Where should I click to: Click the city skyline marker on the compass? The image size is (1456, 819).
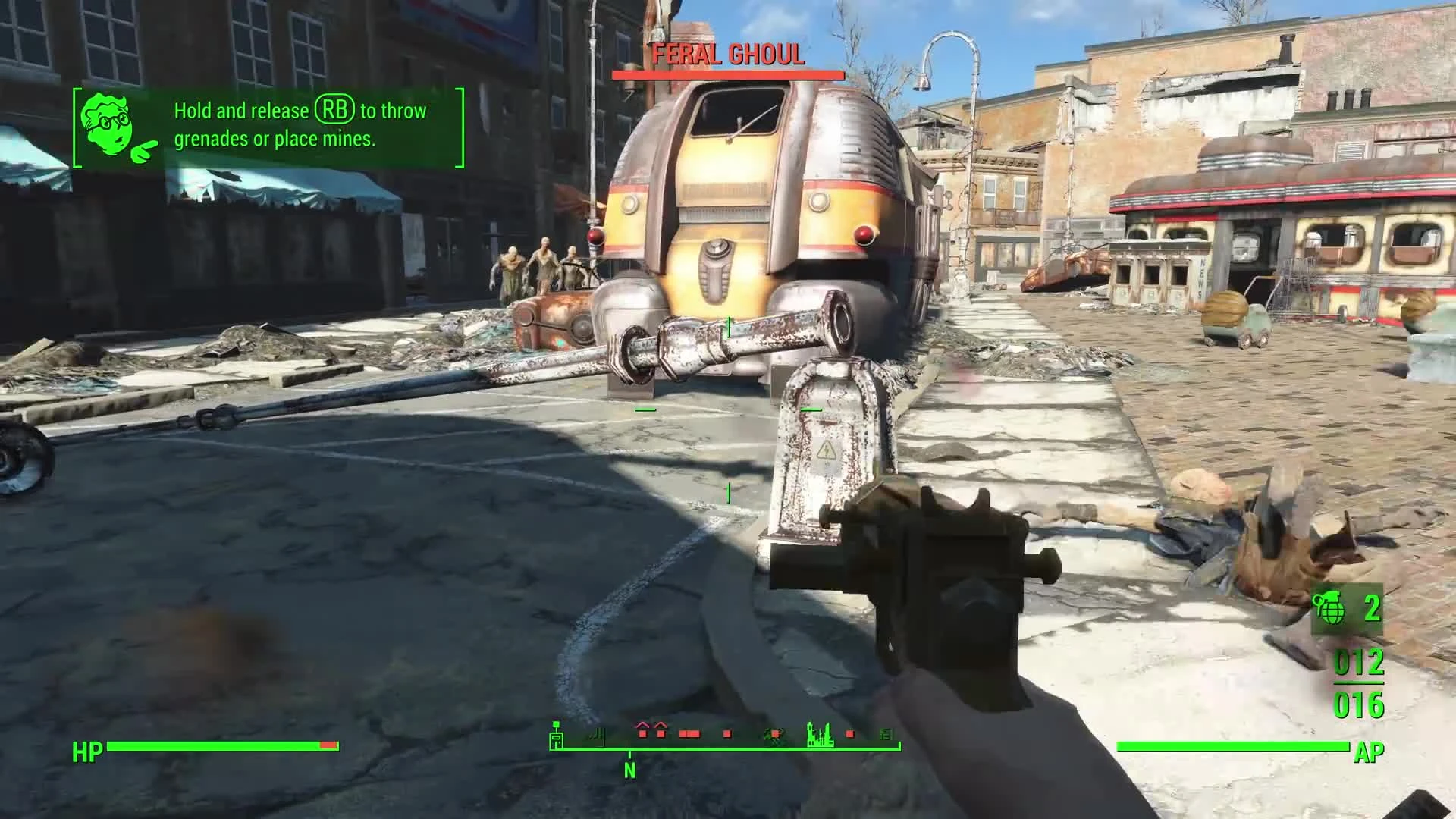click(x=819, y=734)
